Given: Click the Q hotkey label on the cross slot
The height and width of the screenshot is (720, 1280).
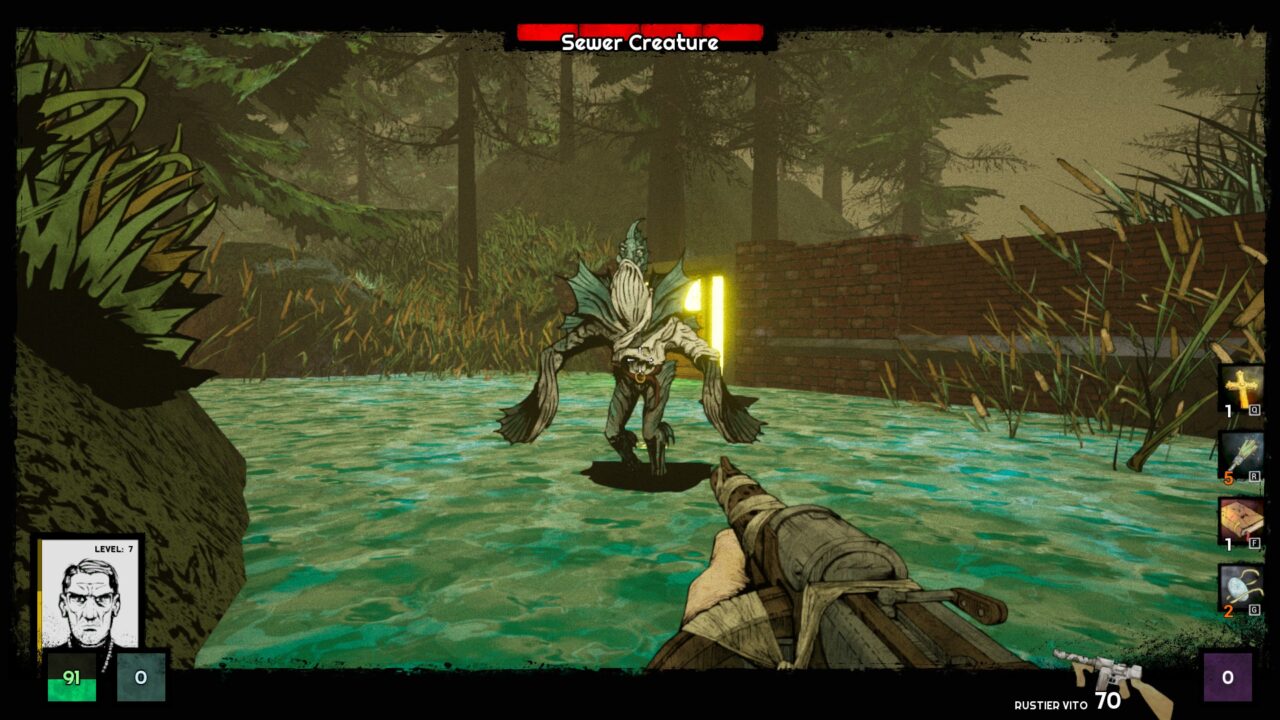Looking at the screenshot, I should [1254, 410].
